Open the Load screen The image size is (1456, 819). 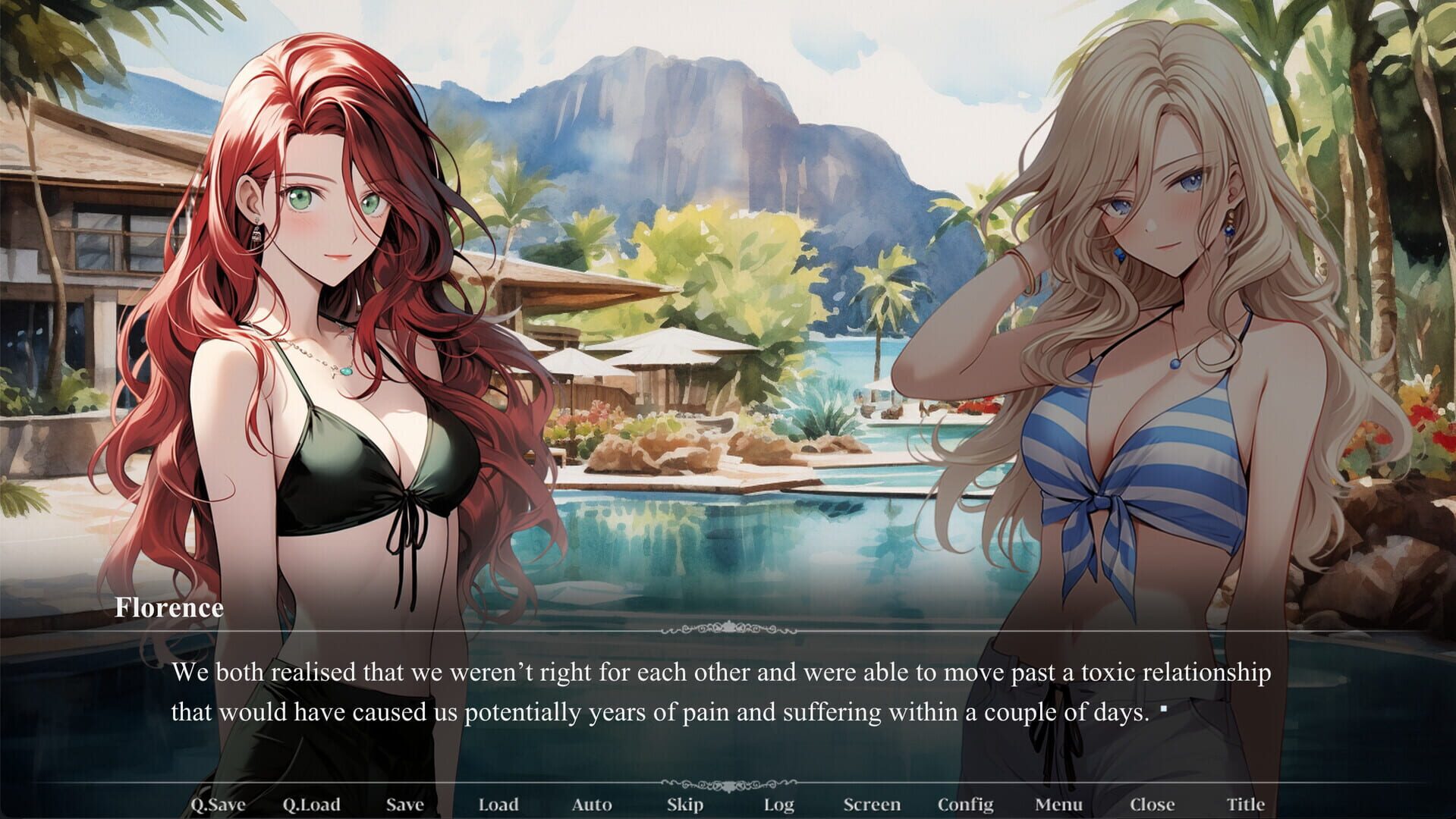coord(497,805)
